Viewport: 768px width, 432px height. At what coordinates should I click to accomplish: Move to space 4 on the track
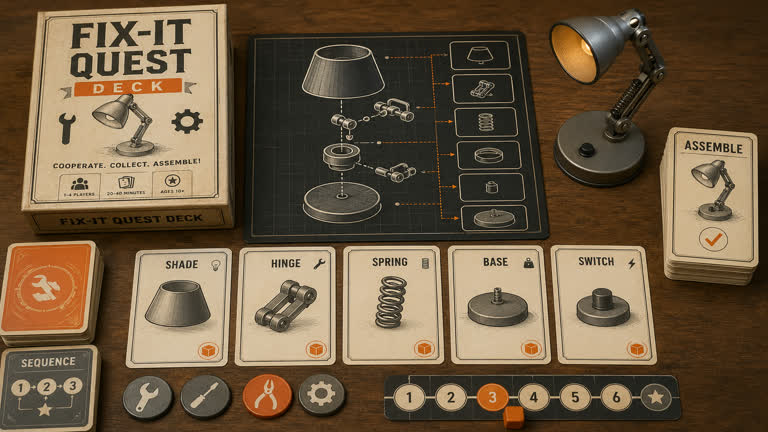[x=533, y=398]
